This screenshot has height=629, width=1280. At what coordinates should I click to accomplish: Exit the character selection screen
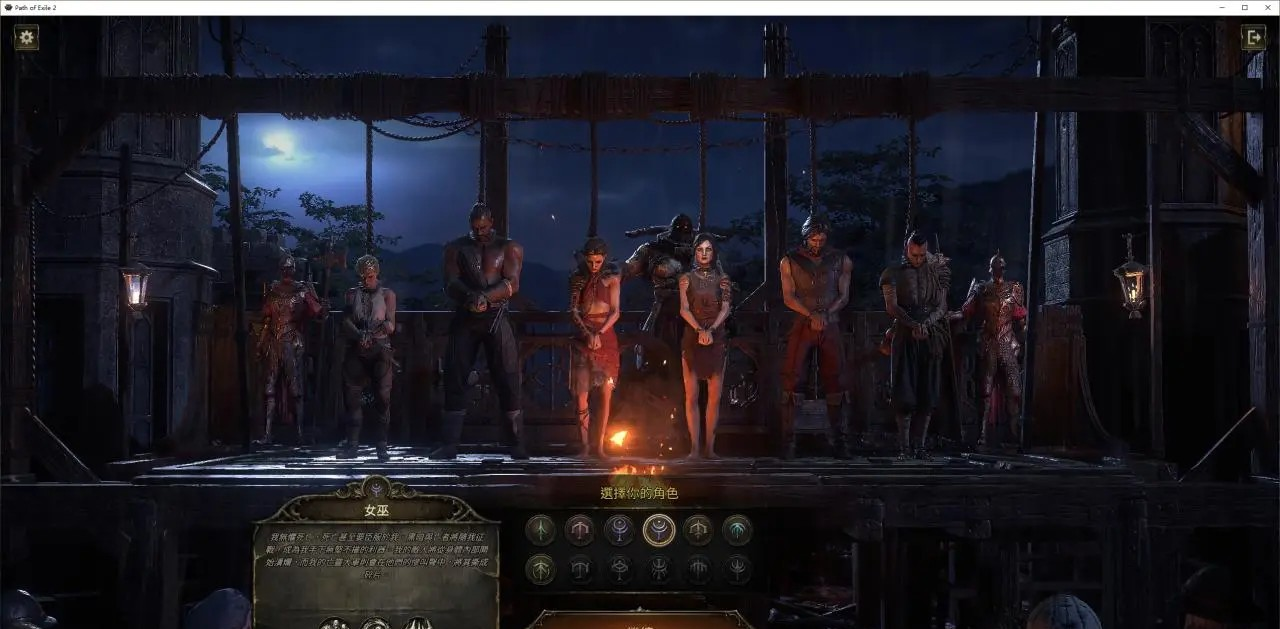(x=1253, y=38)
